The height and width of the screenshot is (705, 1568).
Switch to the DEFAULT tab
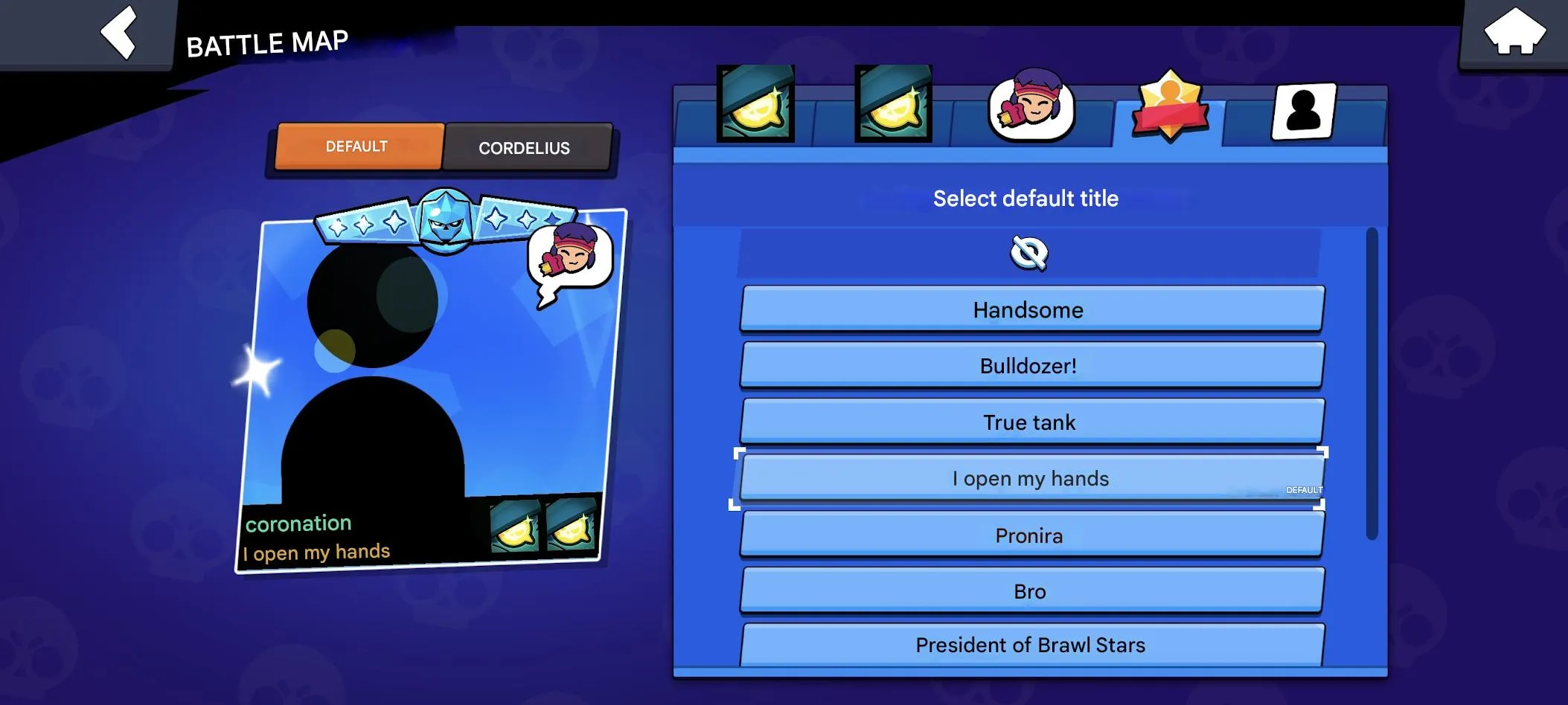(357, 146)
